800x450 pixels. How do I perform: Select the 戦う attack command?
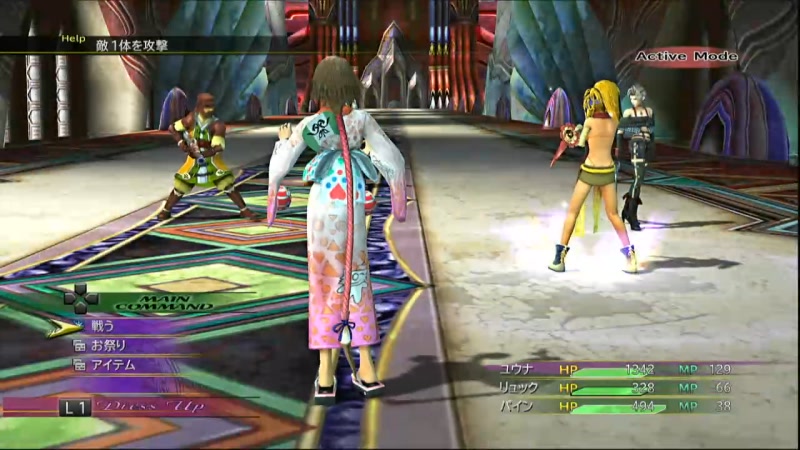(104, 326)
